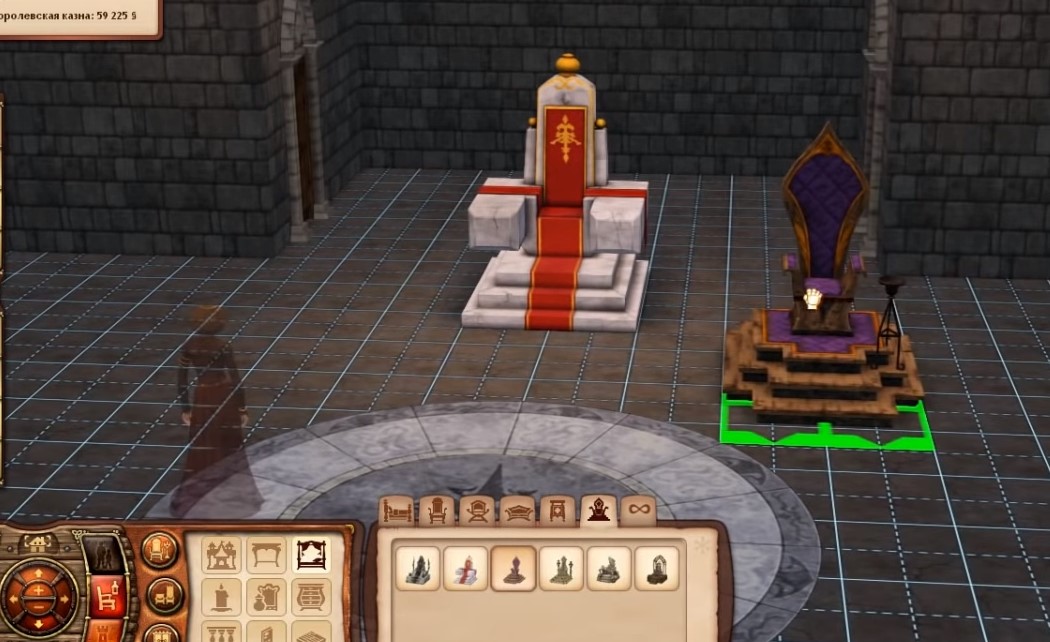The image size is (1050, 642).
Task: Switch to the bed furniture tab
Action: point(397,510)
